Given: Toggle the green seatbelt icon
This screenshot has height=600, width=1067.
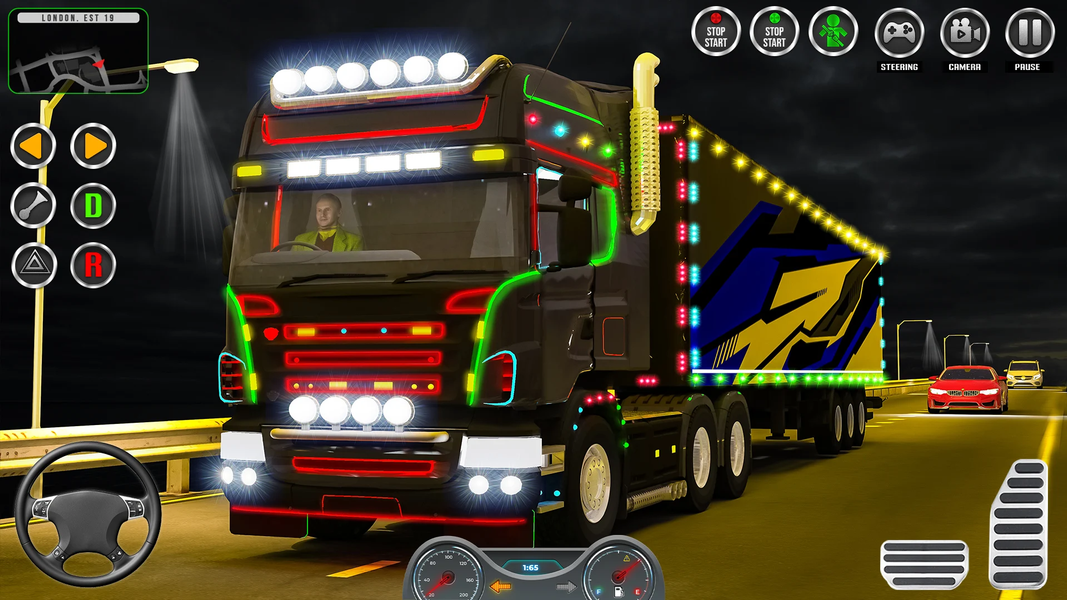Looking at the screenshot, I should click(x=833, y=31).
